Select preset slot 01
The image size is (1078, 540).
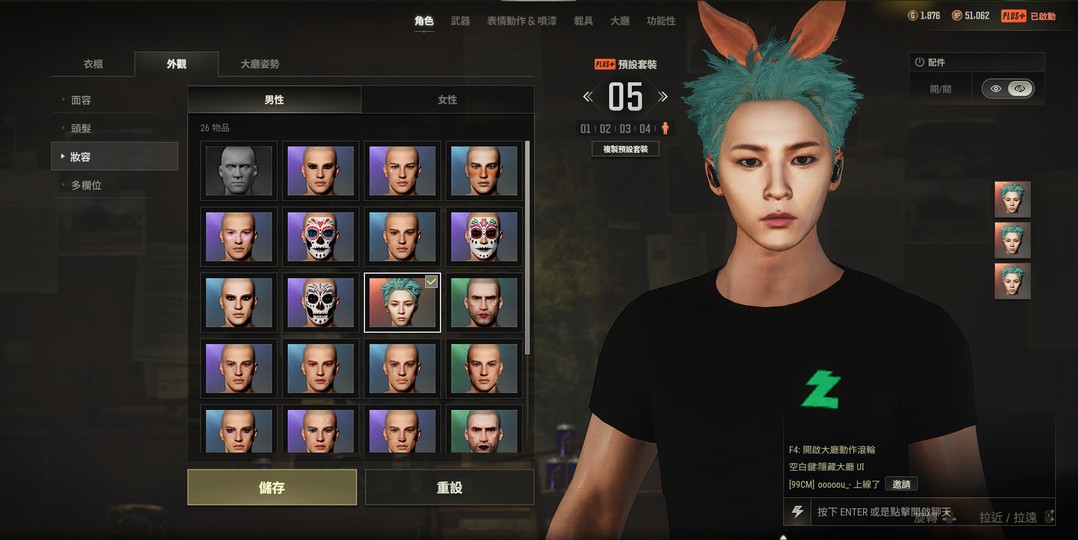tap(586, 129)
